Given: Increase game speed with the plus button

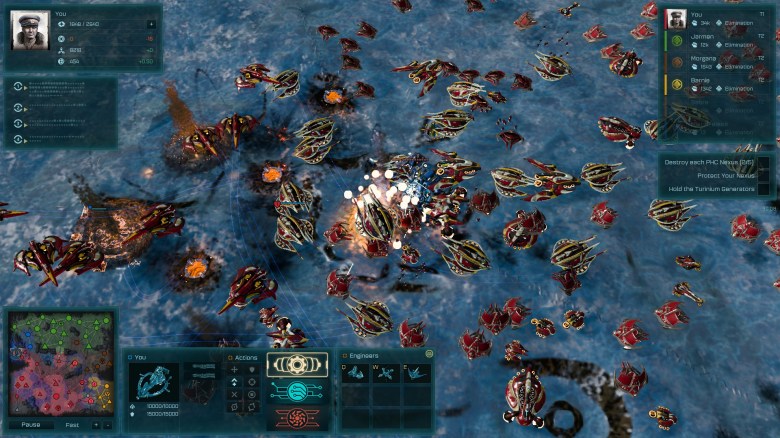Looking at the screenshot, I should click(96, 424).
